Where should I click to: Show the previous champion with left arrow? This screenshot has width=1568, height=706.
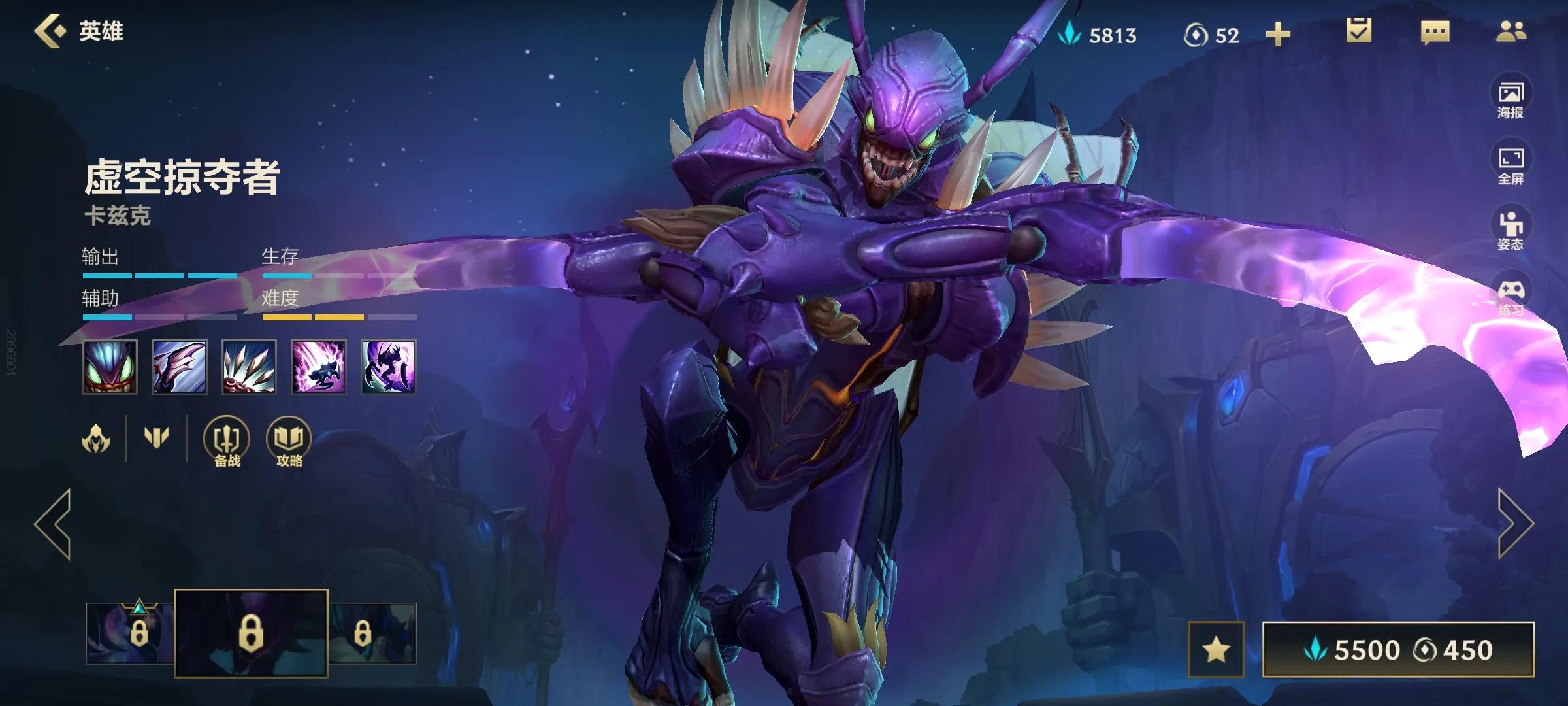click(54, 524)
